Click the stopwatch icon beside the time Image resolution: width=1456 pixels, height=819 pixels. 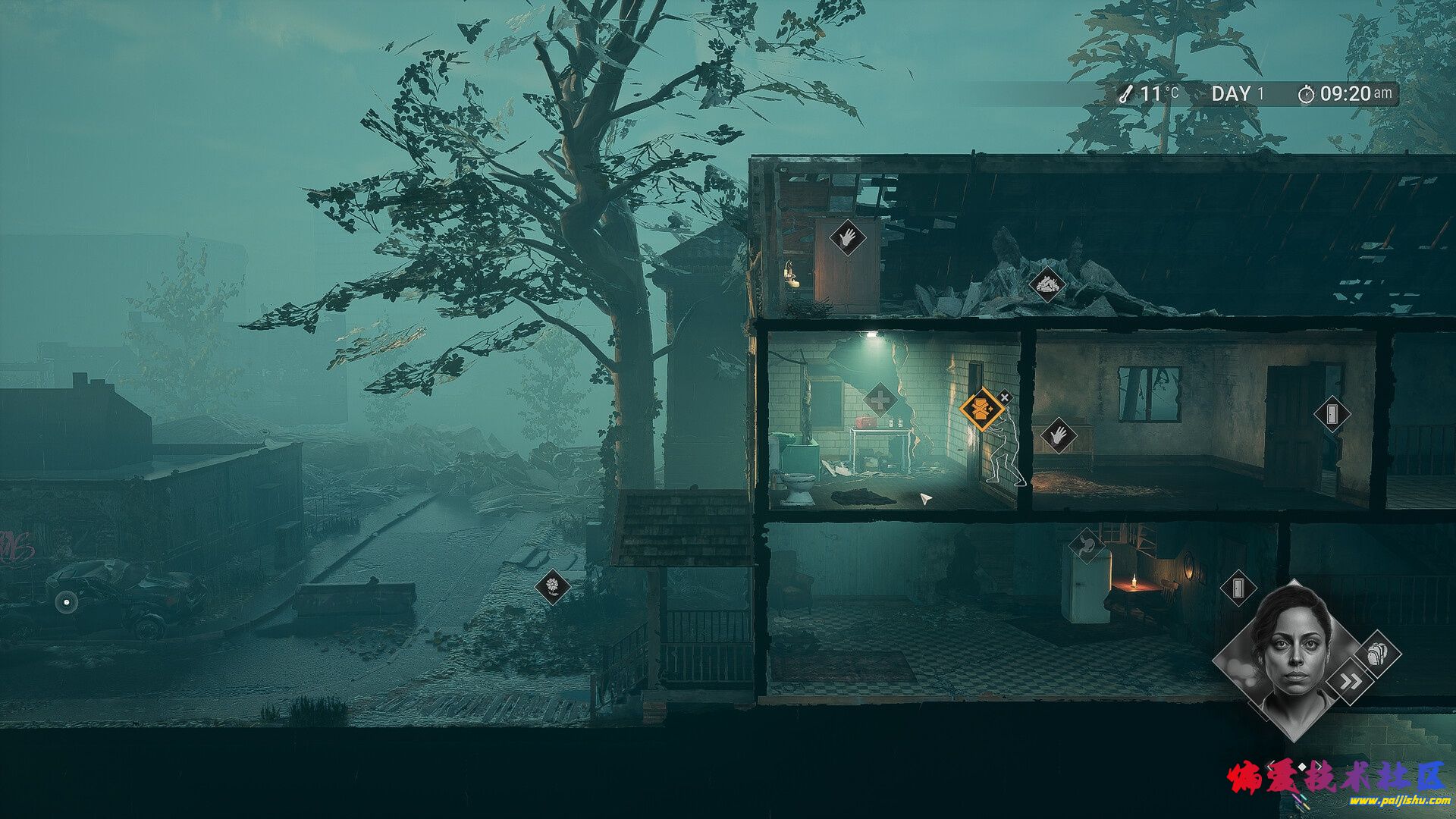point(1307,96)
